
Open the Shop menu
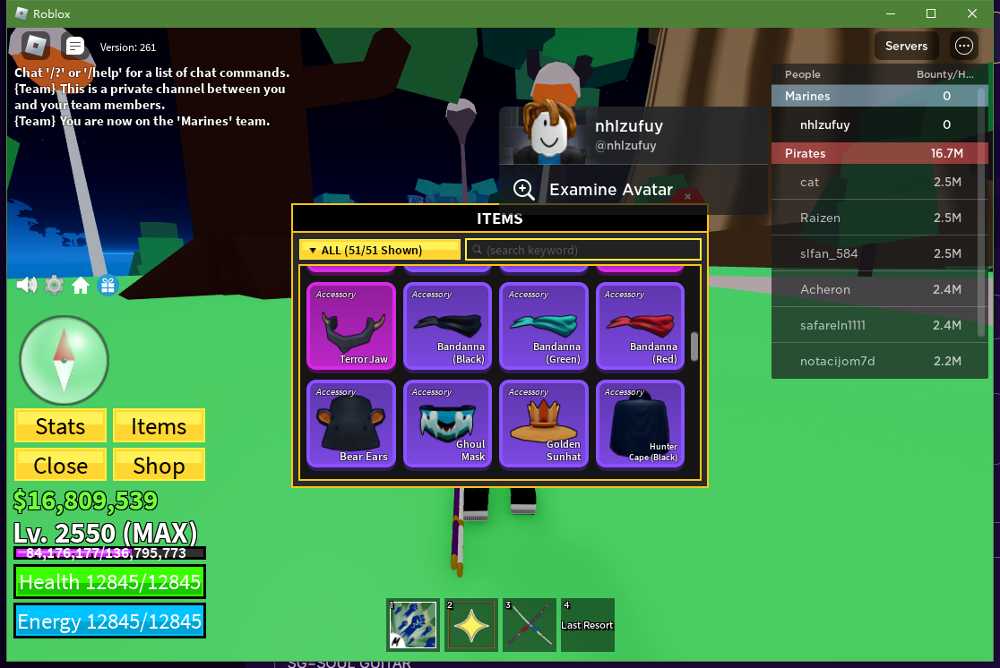(158, 465)
